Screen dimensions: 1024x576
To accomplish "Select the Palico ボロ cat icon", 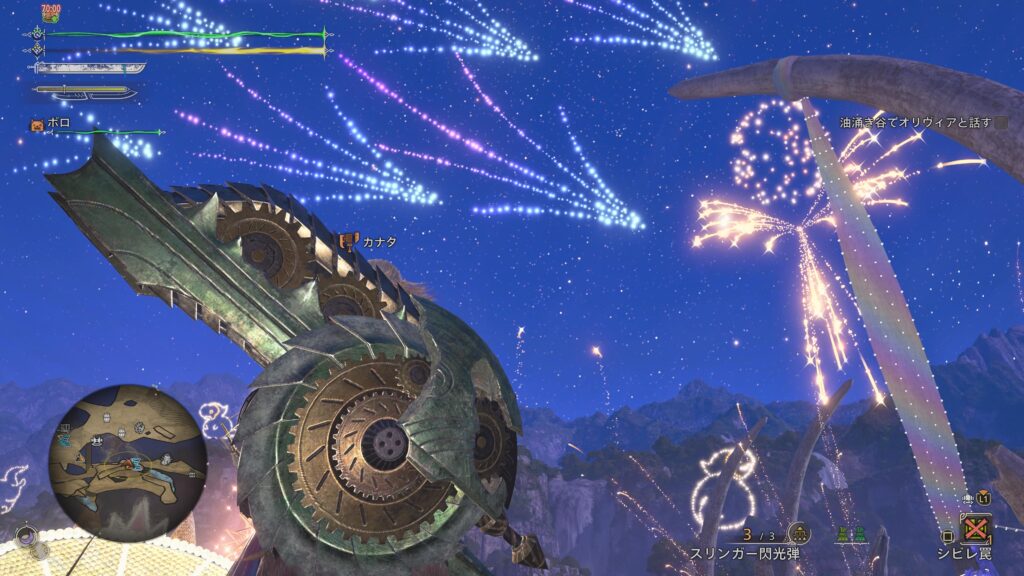I will tap(37, 126).
